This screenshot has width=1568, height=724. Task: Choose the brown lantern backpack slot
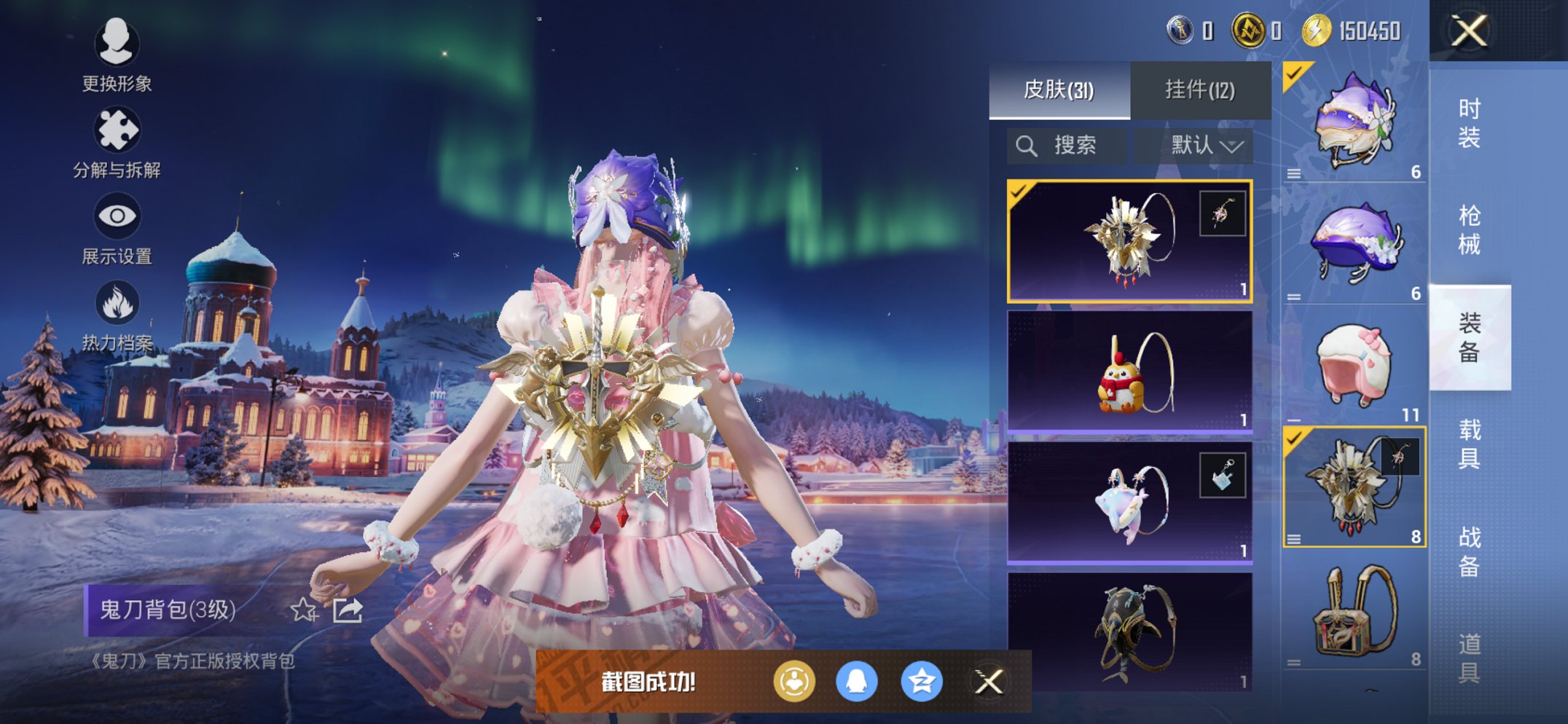(1354, 610)
